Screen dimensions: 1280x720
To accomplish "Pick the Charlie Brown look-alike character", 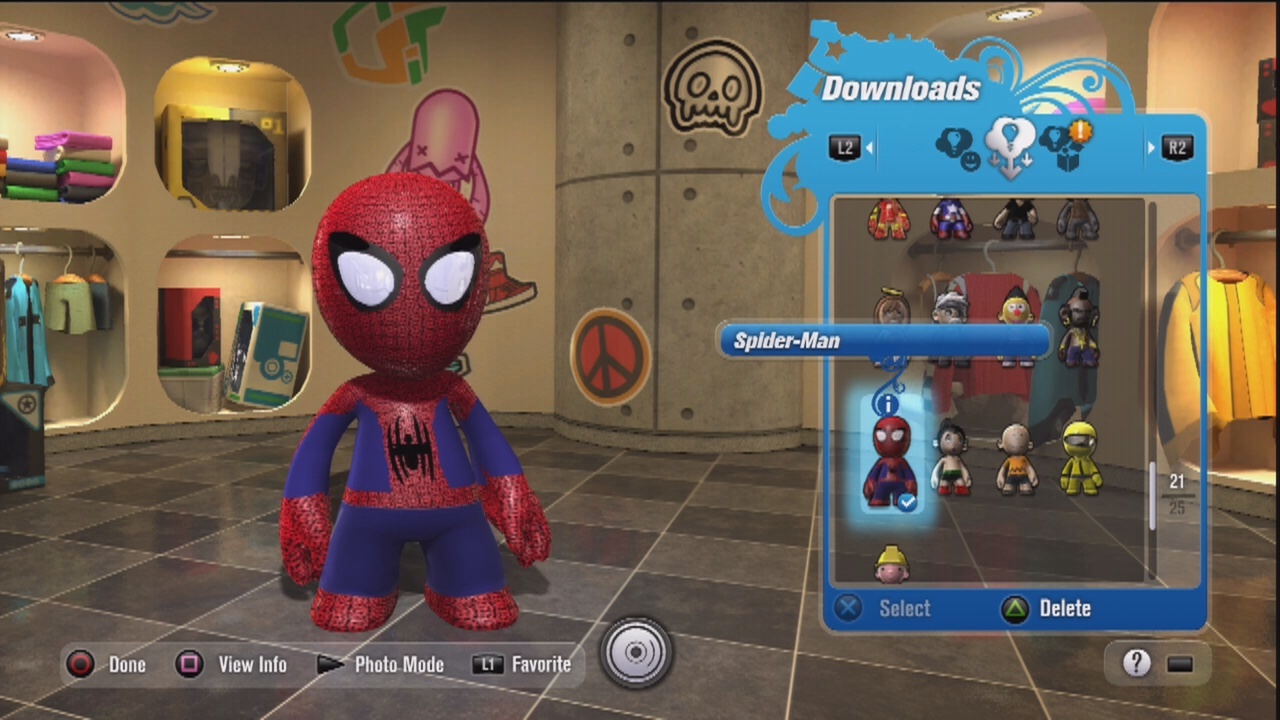I will 1016,460.
